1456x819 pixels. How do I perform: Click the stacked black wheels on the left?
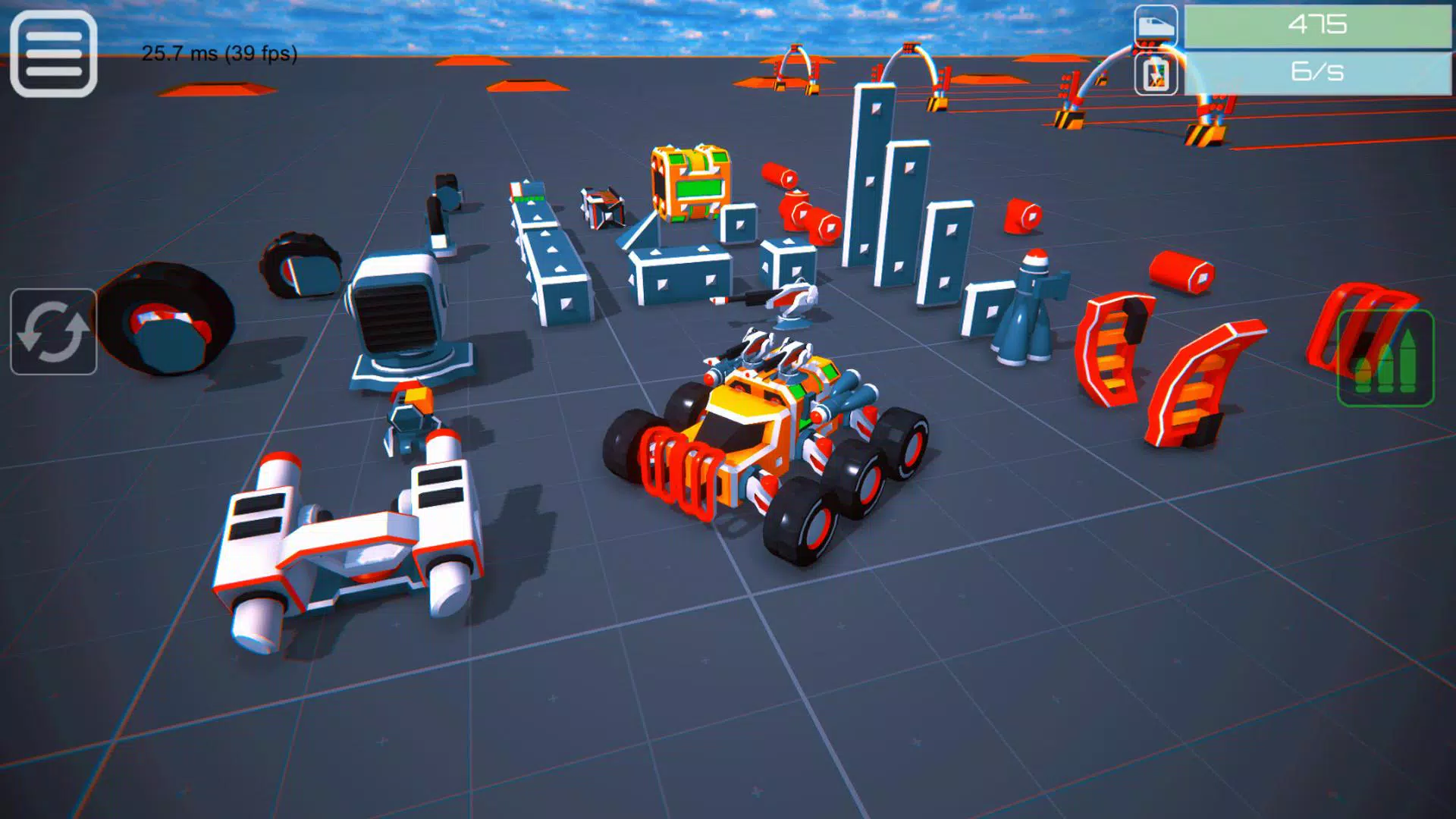point(167,318)
